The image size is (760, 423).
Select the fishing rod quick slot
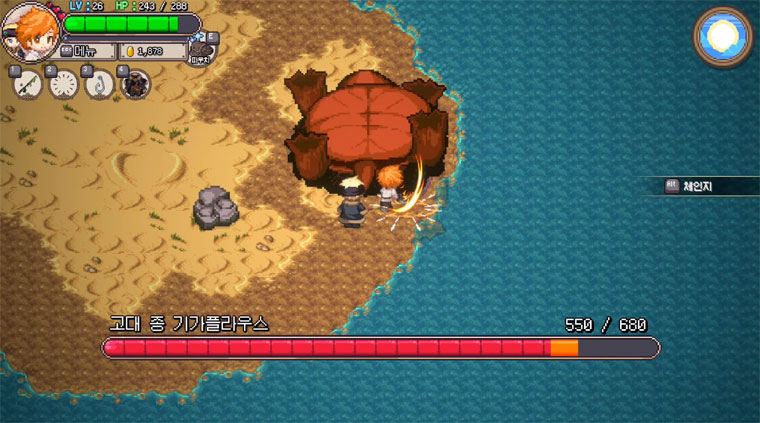coord(26,85)
